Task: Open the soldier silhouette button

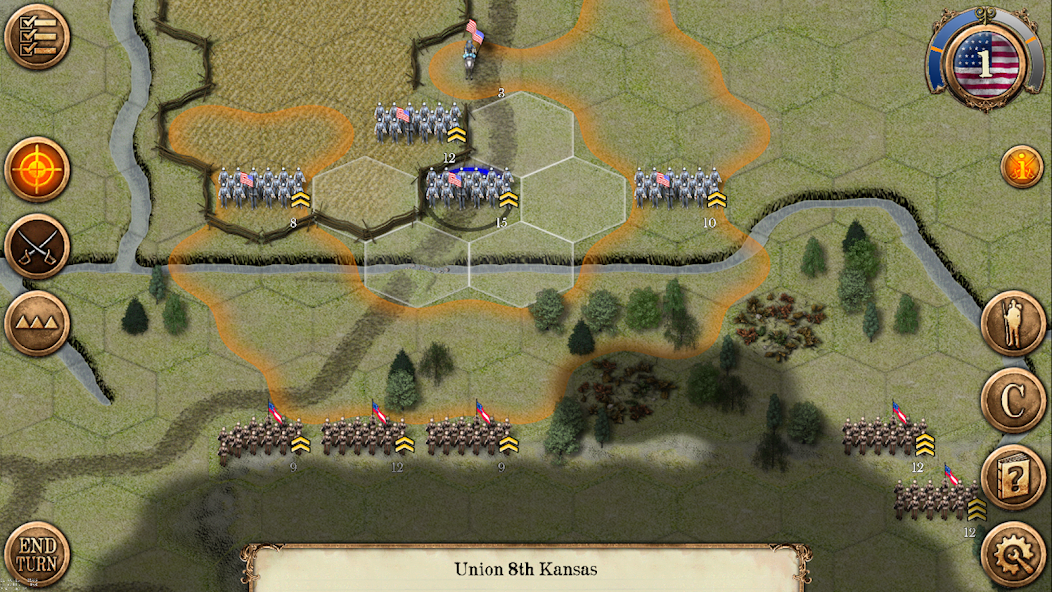Action: coord(1013,324)
